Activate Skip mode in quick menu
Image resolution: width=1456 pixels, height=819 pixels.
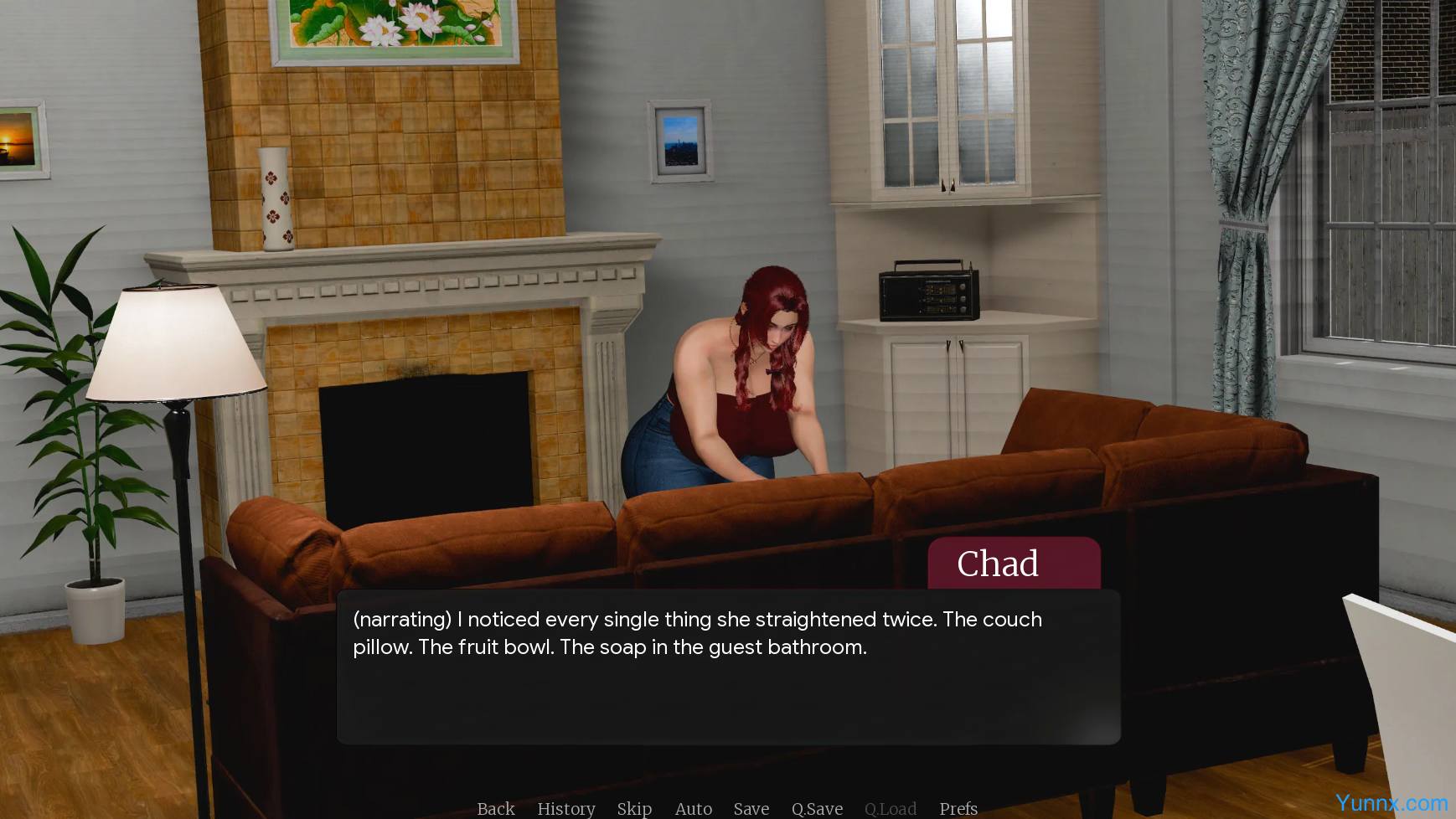coord(634,808)
